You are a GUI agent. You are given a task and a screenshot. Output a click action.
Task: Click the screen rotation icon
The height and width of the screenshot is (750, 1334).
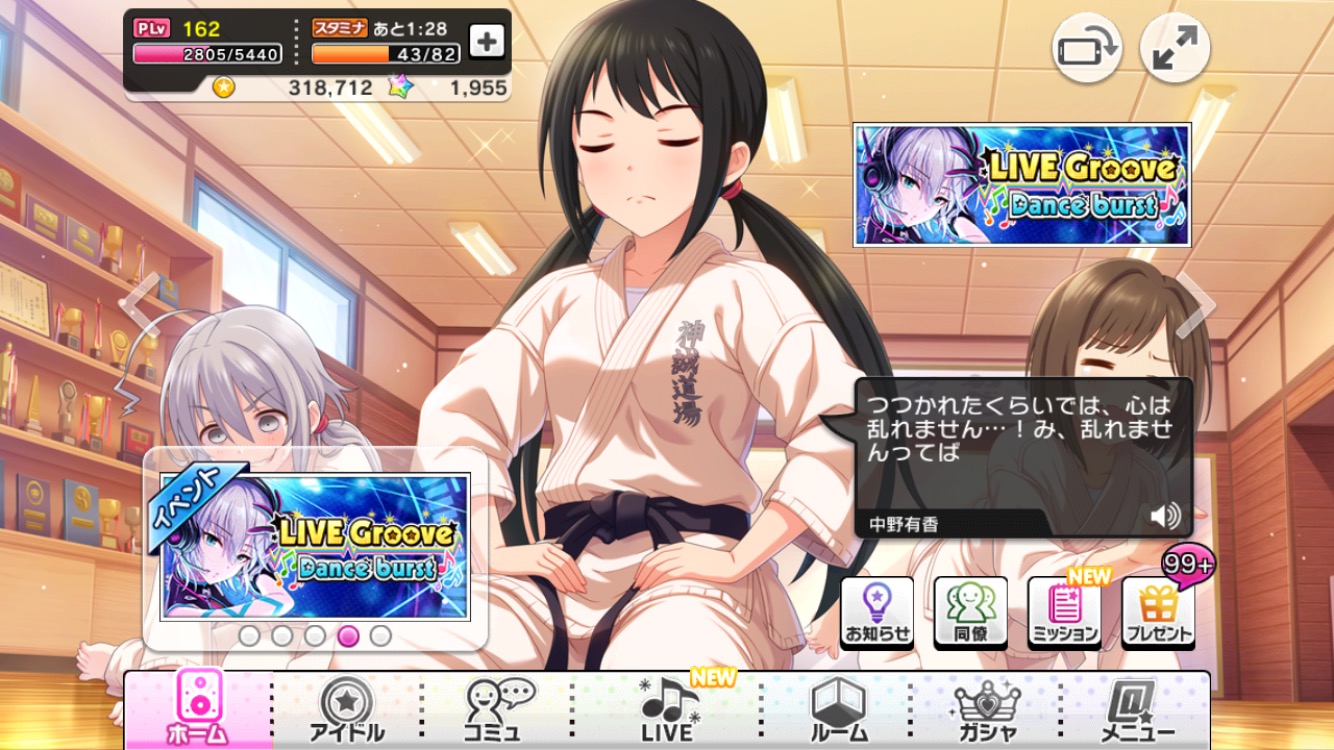click(x=1086, y=48)
